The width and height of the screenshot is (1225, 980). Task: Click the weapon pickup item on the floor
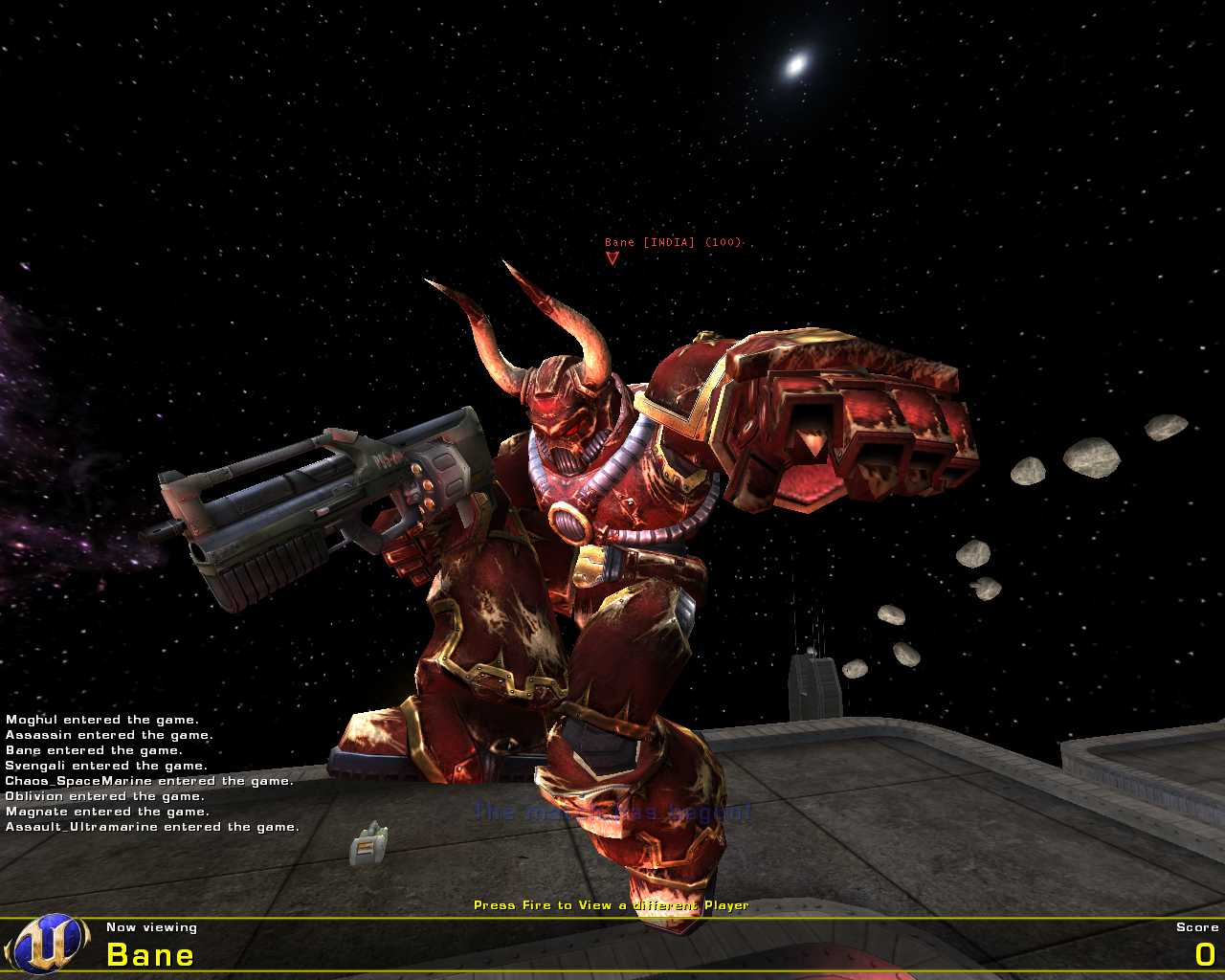click(x=368, y=847)
